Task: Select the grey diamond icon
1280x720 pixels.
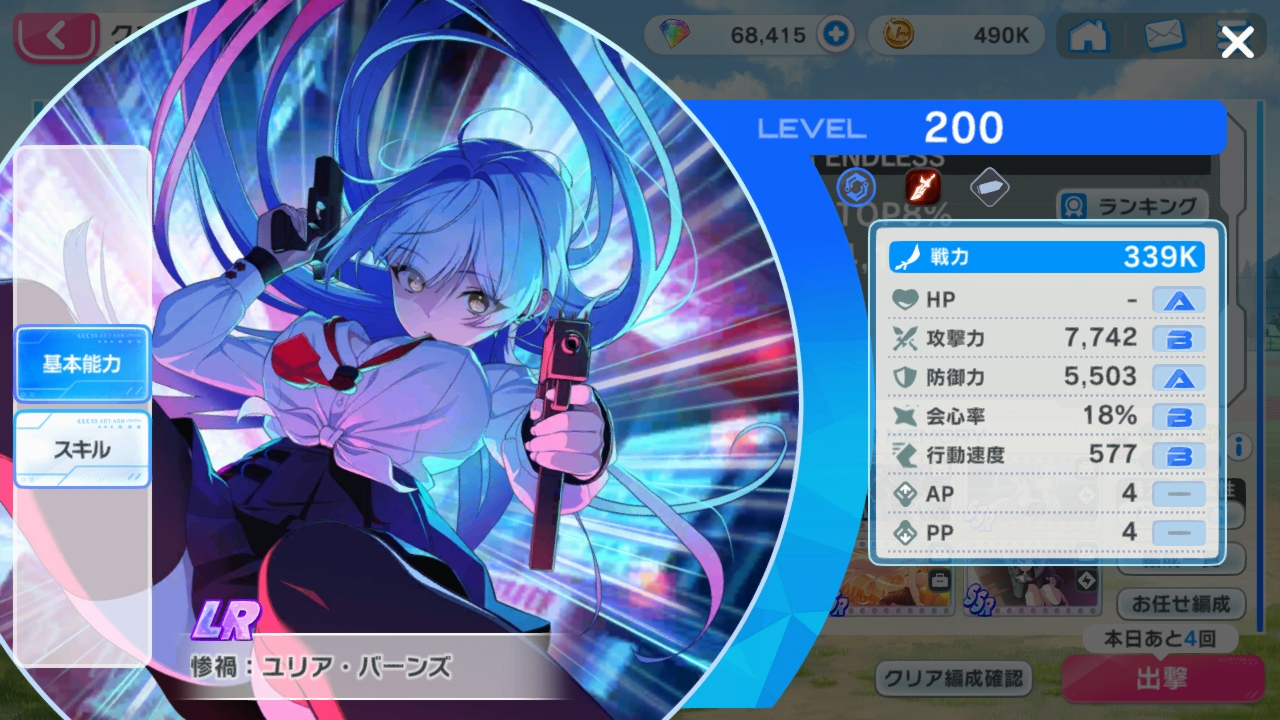Action: pyautogui.click(x=989, y=187)
